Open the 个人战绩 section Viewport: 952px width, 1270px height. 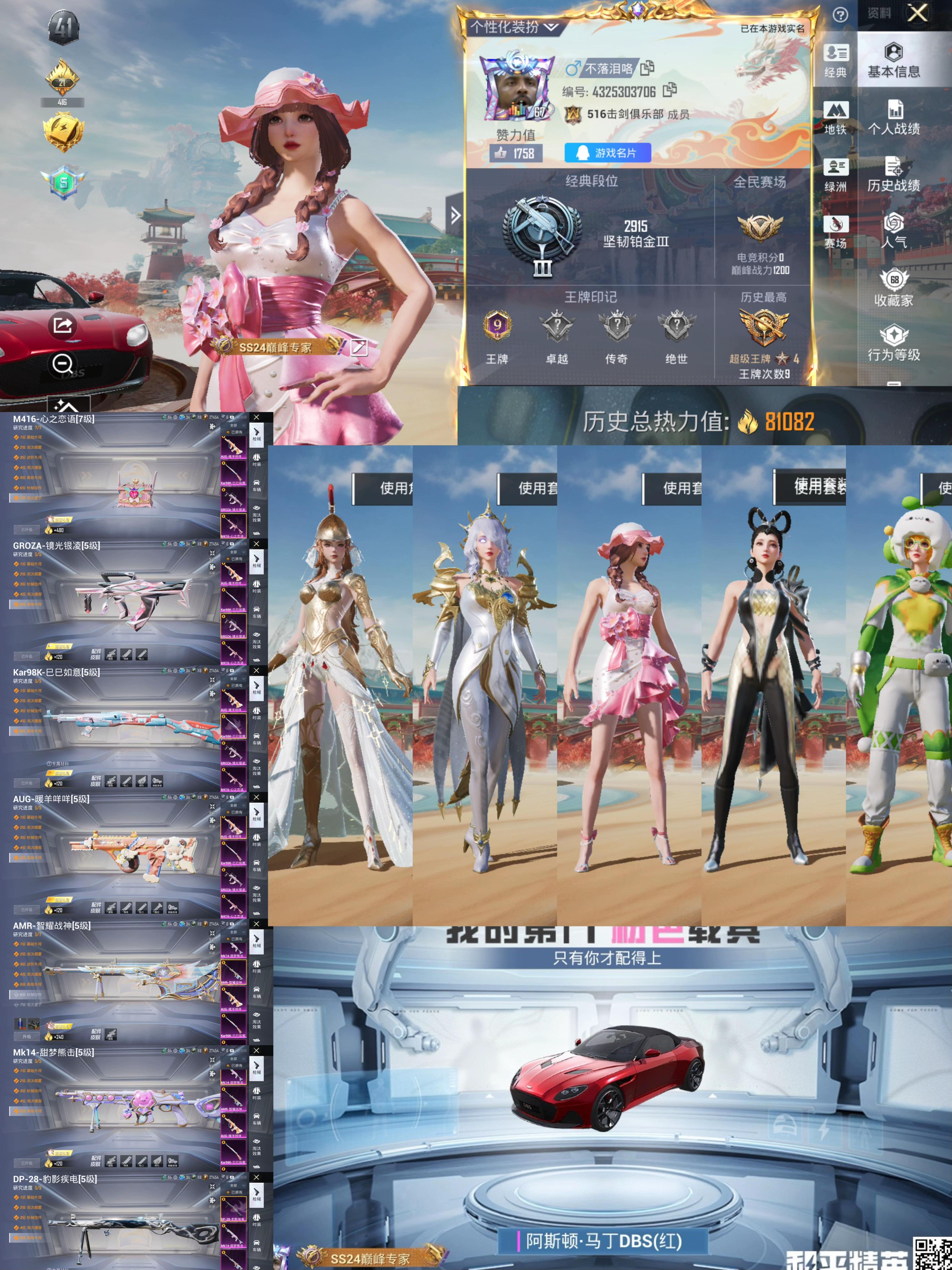893,118
